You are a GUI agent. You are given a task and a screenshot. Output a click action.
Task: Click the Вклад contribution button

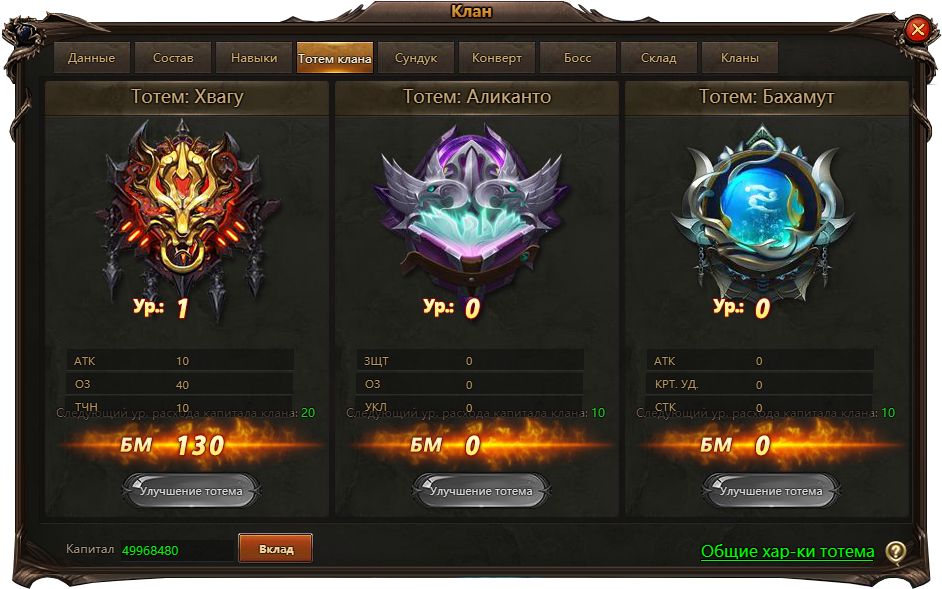(276, 549)
